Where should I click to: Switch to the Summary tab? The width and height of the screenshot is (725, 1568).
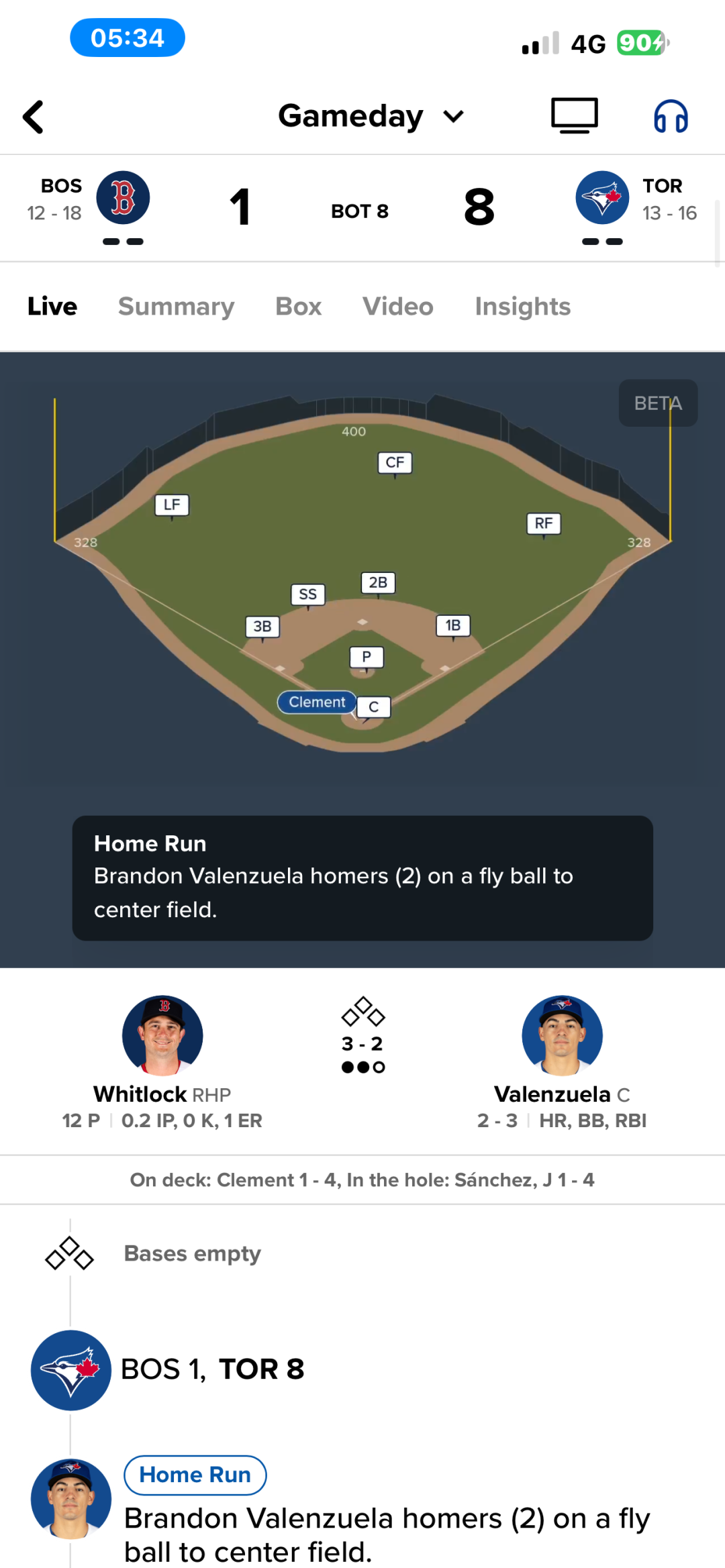coord(176,307)
